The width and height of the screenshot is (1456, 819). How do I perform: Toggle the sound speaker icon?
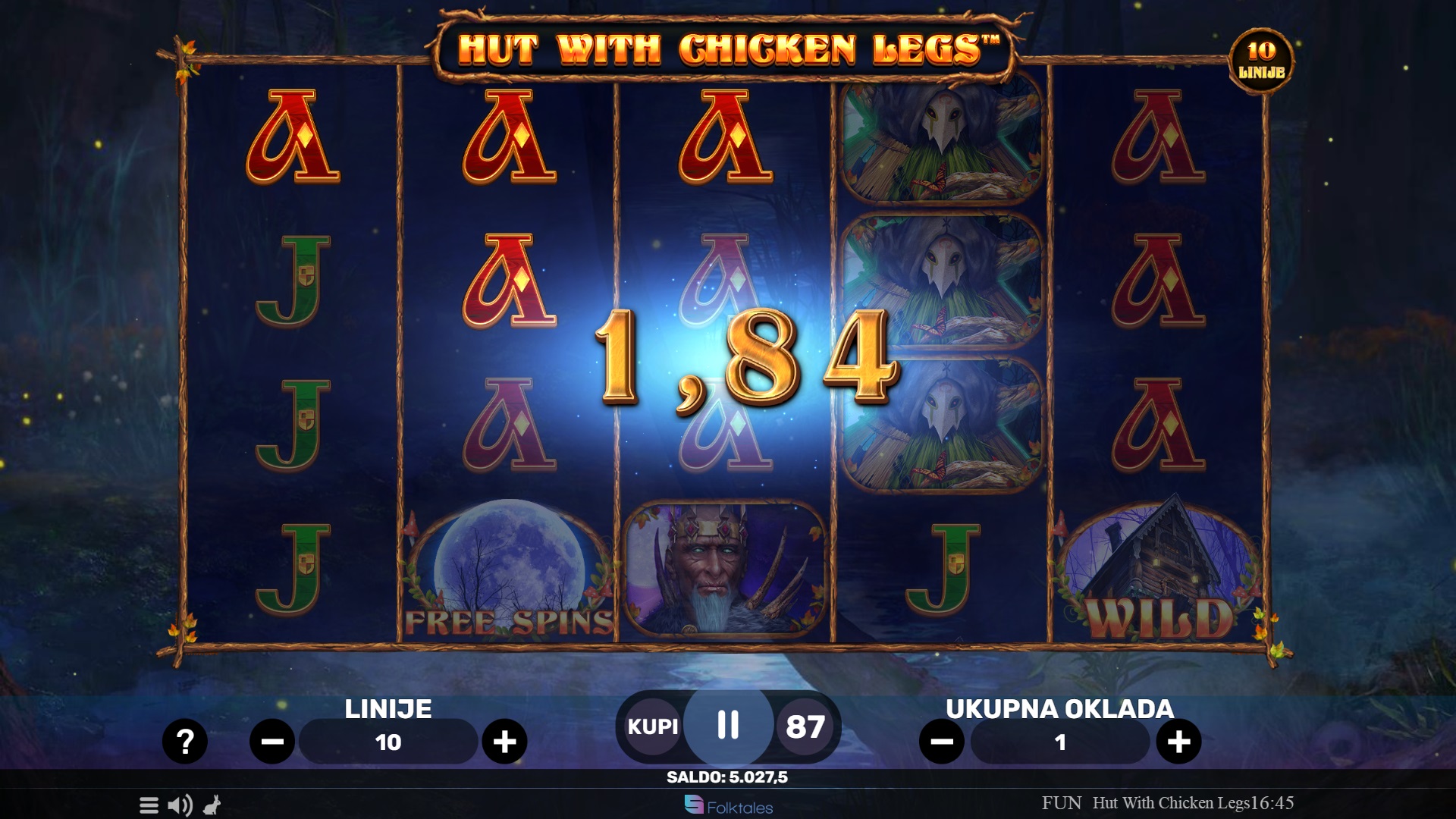(180, 805)
